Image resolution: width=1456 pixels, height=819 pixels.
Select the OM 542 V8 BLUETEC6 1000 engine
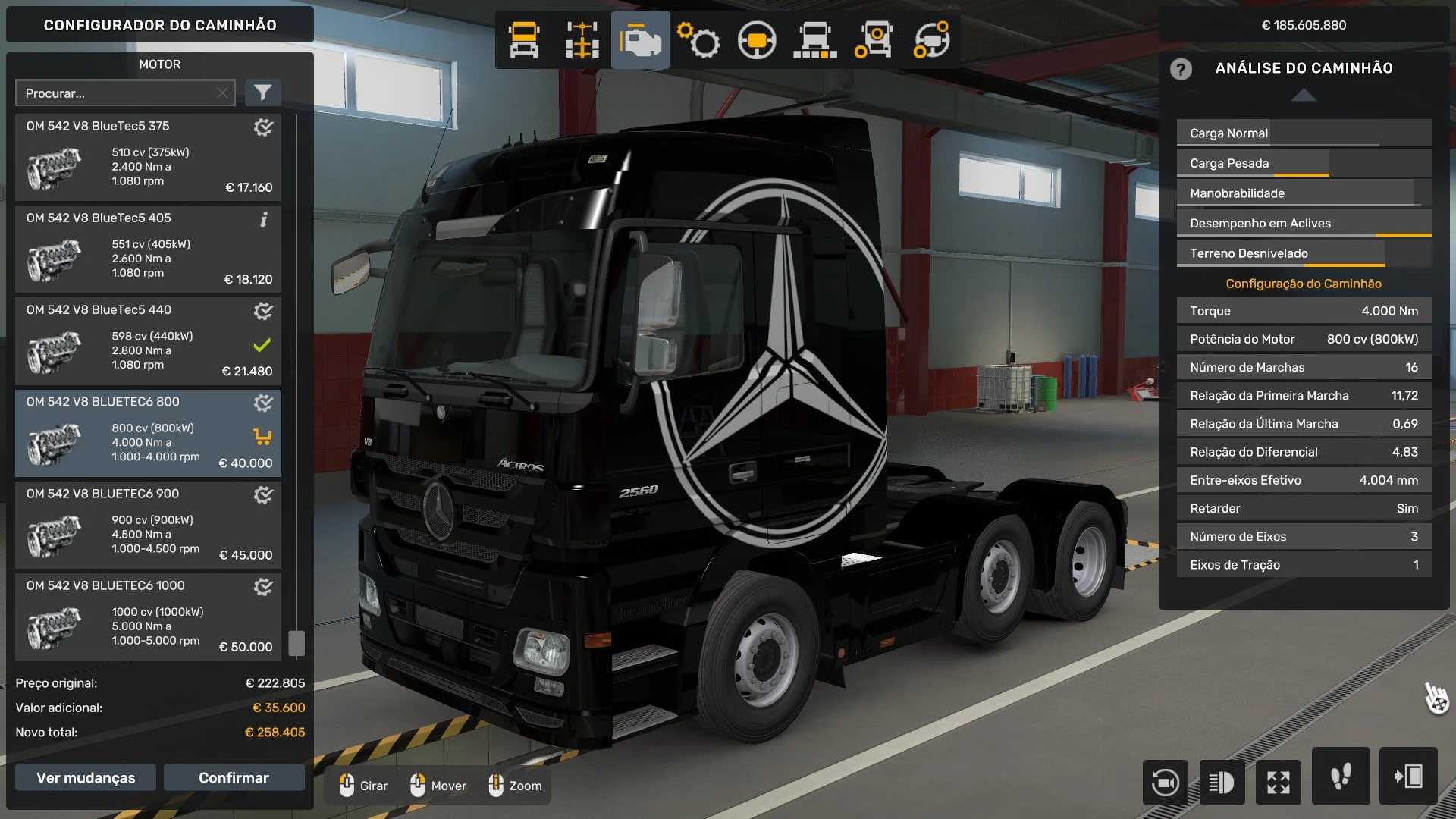(148, 617)
